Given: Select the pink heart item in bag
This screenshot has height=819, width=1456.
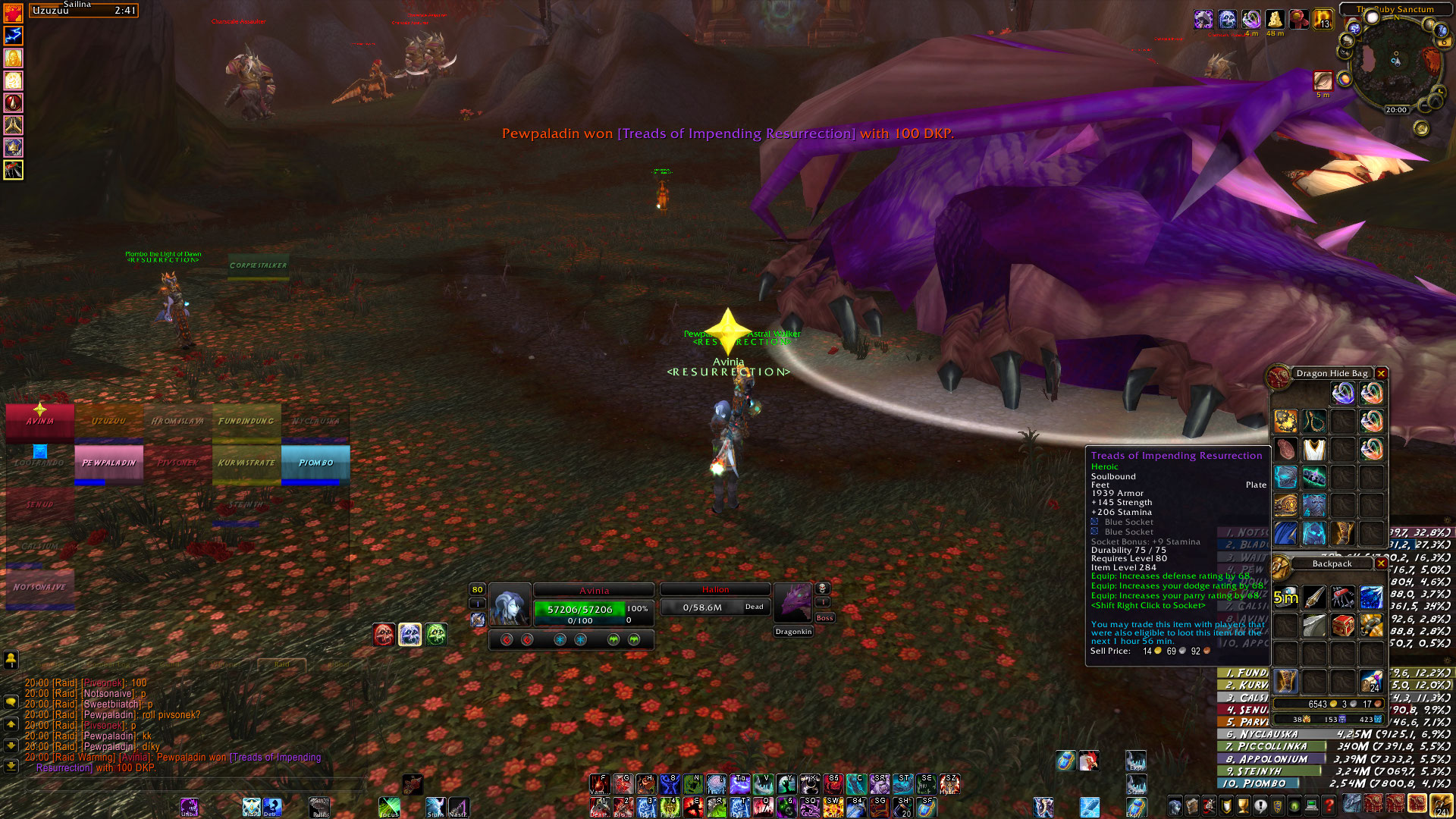Looking at the screenshot, I should [x=1285, y=450].
